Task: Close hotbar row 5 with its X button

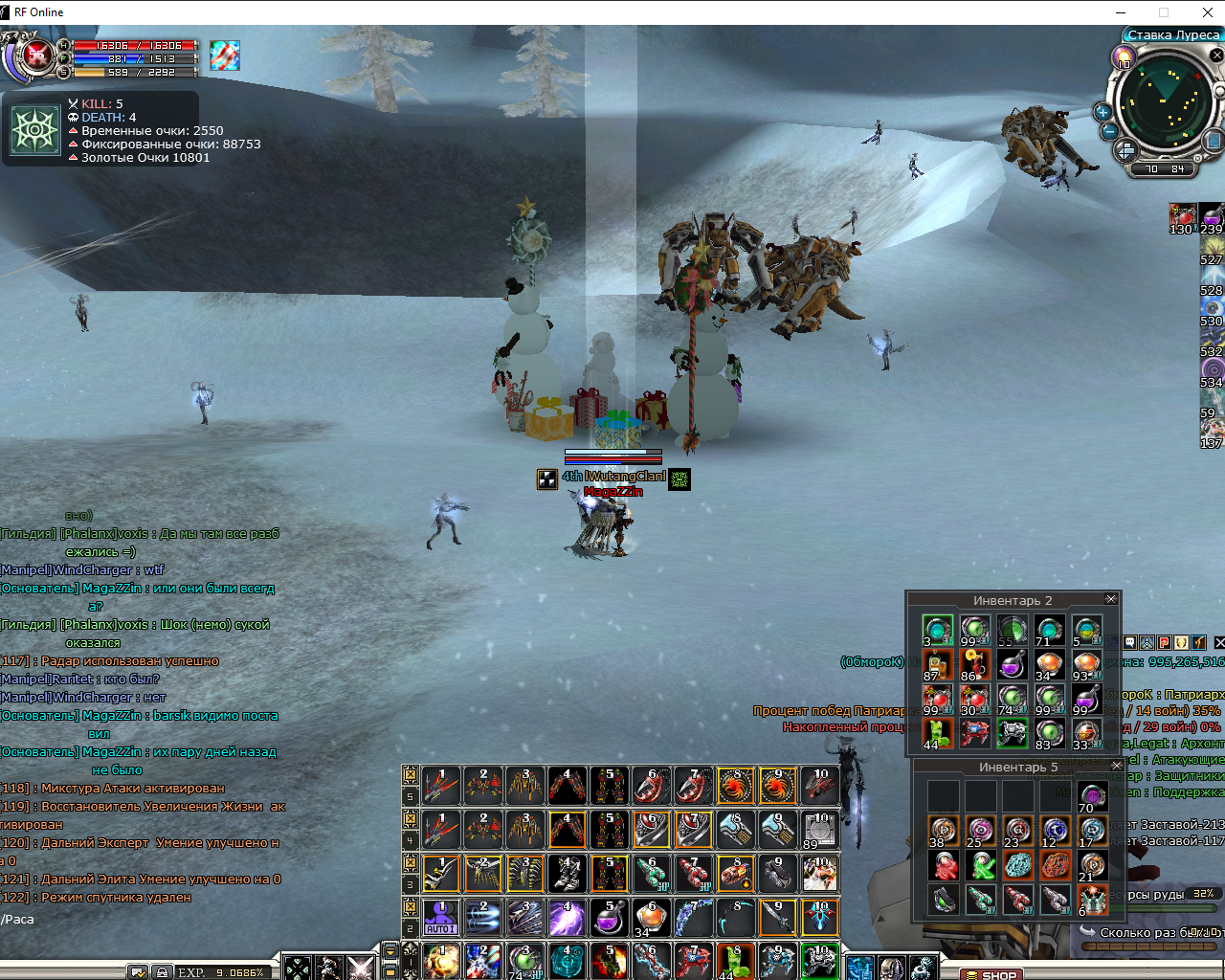Action: (x=410, y=774)
